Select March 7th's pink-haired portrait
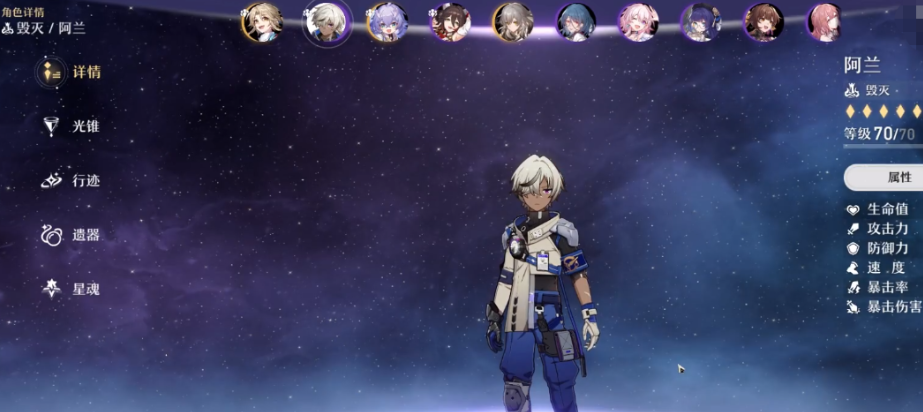 coord(636,22)
